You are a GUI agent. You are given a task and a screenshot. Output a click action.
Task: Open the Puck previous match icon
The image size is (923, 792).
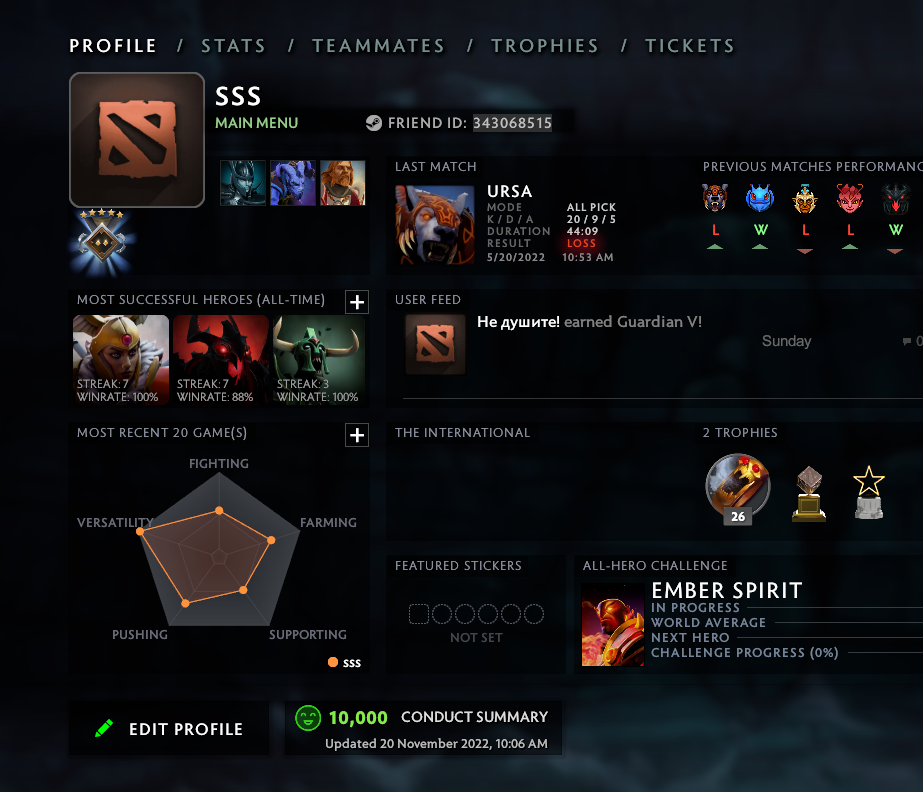coord(760,199)
